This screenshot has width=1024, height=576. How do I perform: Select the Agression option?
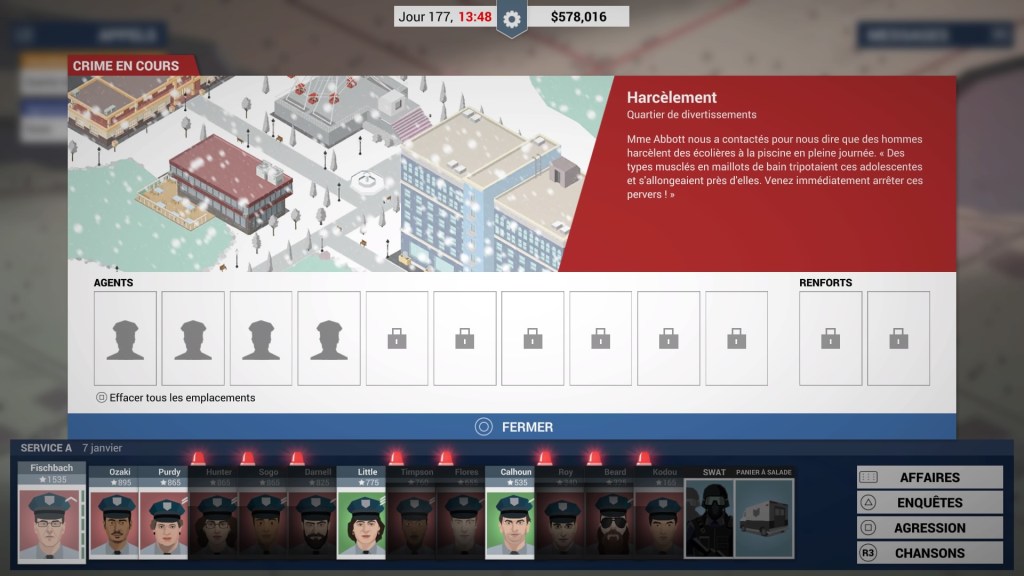click(930, 528)
